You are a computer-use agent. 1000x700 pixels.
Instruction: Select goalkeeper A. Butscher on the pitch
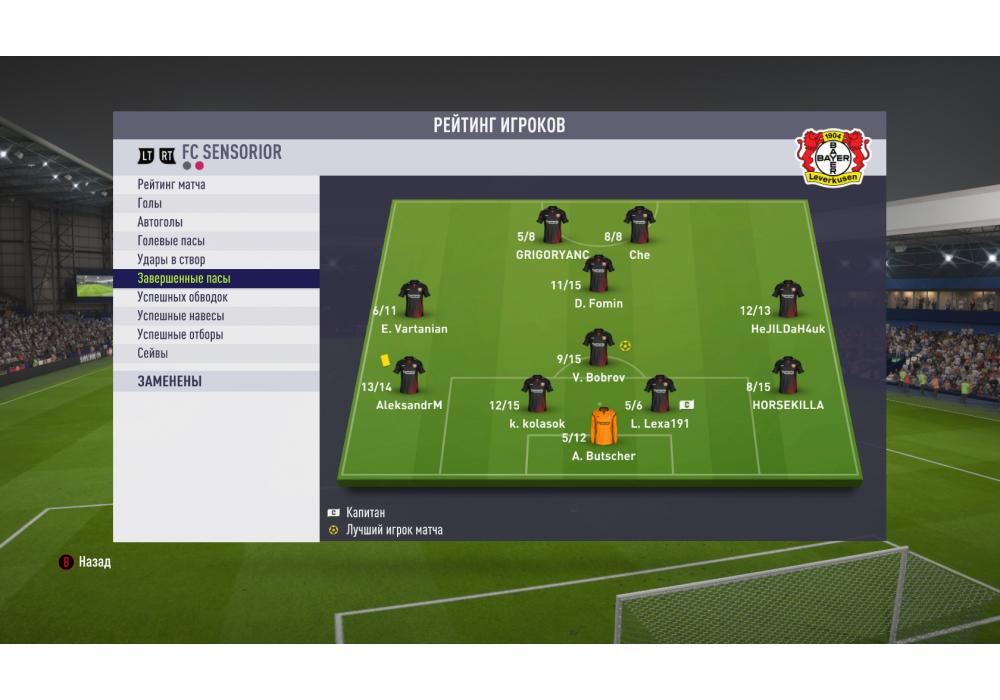604,427
